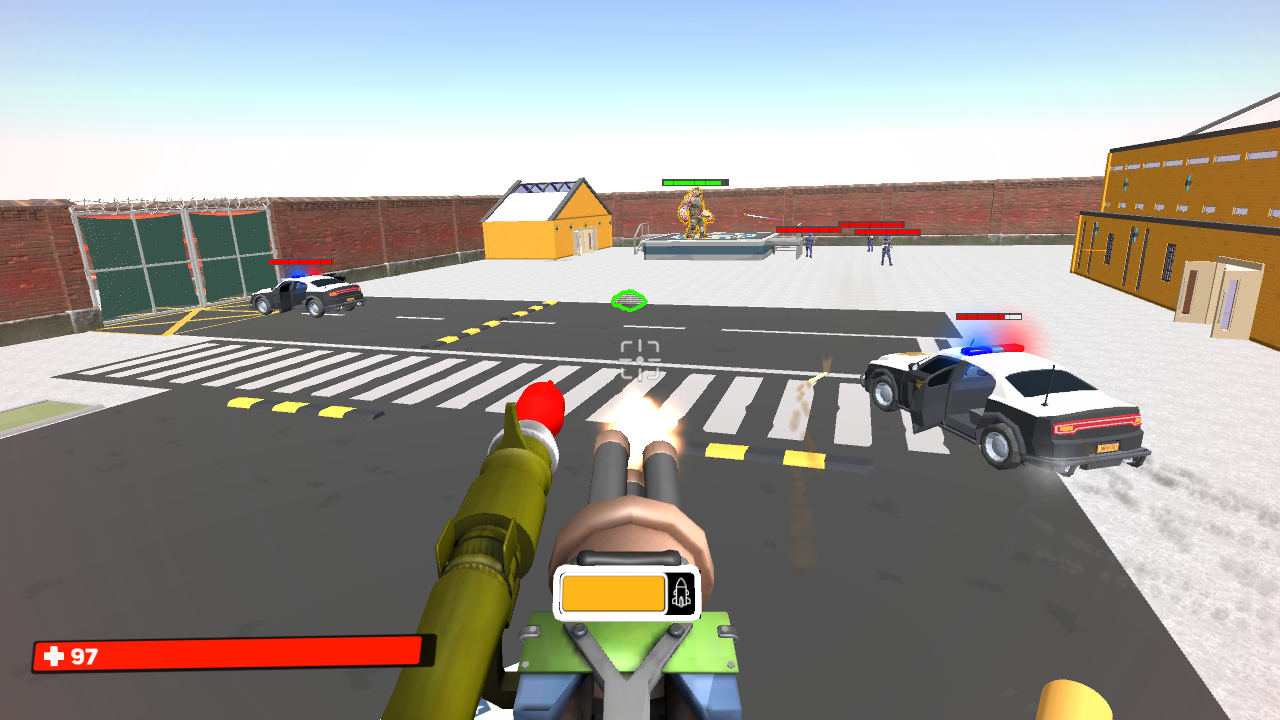Click the central crosshair reticle
Viewport: 1280px width, 720px height.
pyautogui.click(x=640, y=360)
